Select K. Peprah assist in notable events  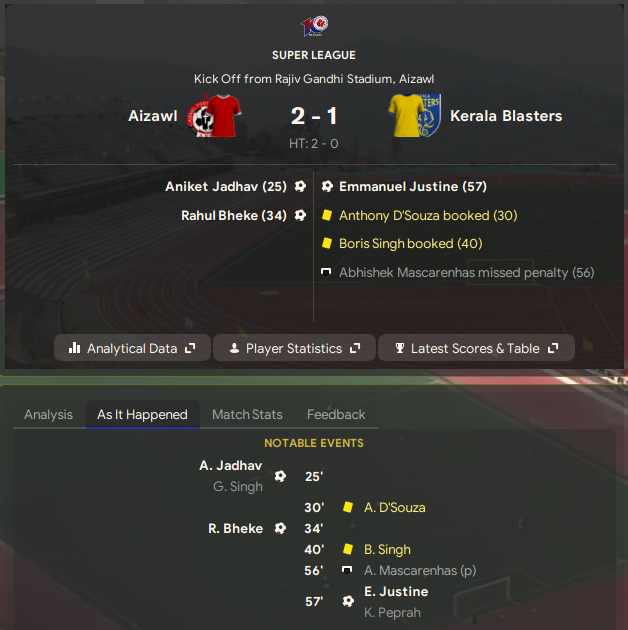[x=392, y=612]
